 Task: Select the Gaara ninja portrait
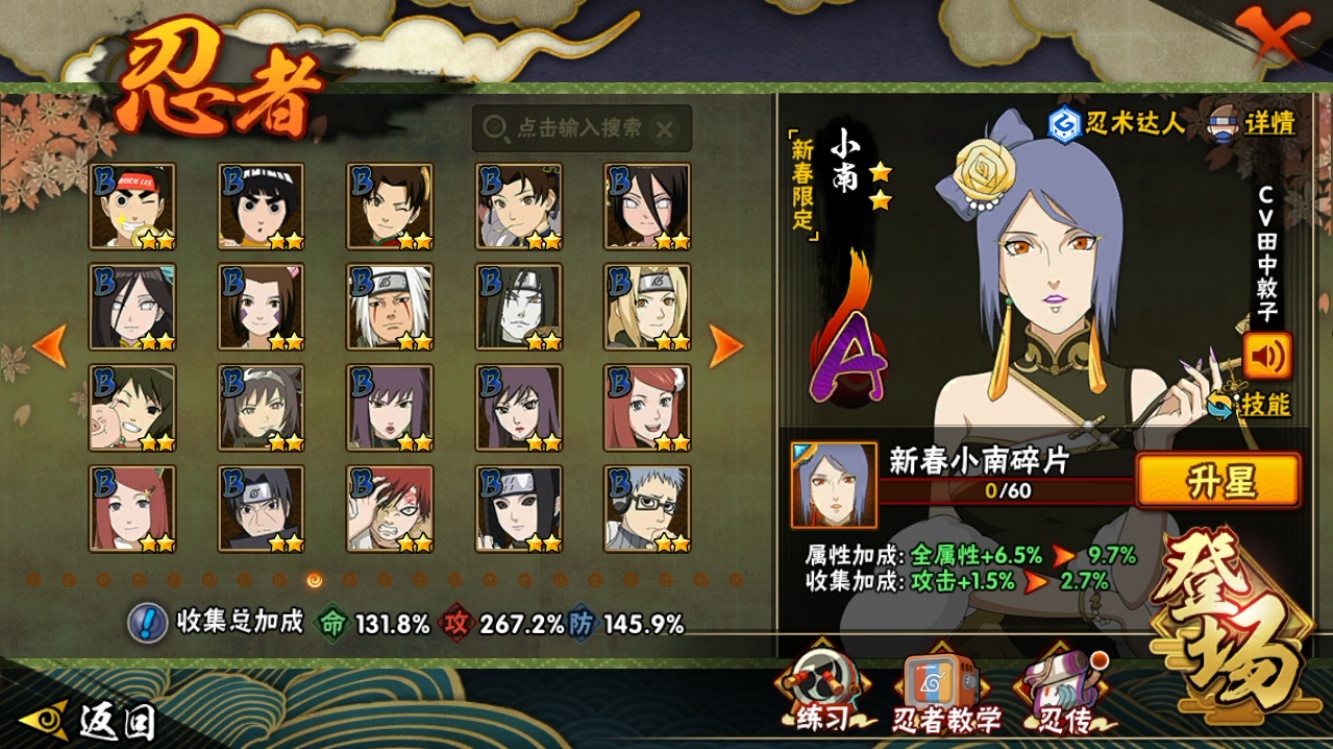390,508
